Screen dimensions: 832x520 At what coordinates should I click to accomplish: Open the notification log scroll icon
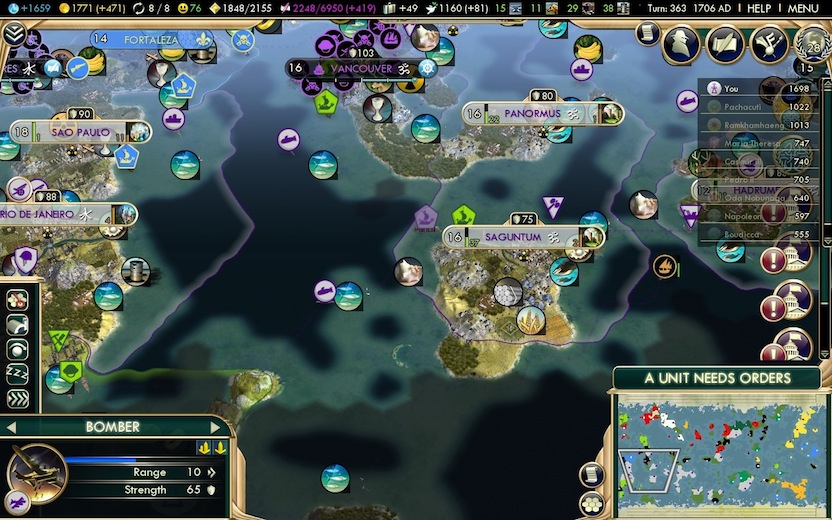647,34
